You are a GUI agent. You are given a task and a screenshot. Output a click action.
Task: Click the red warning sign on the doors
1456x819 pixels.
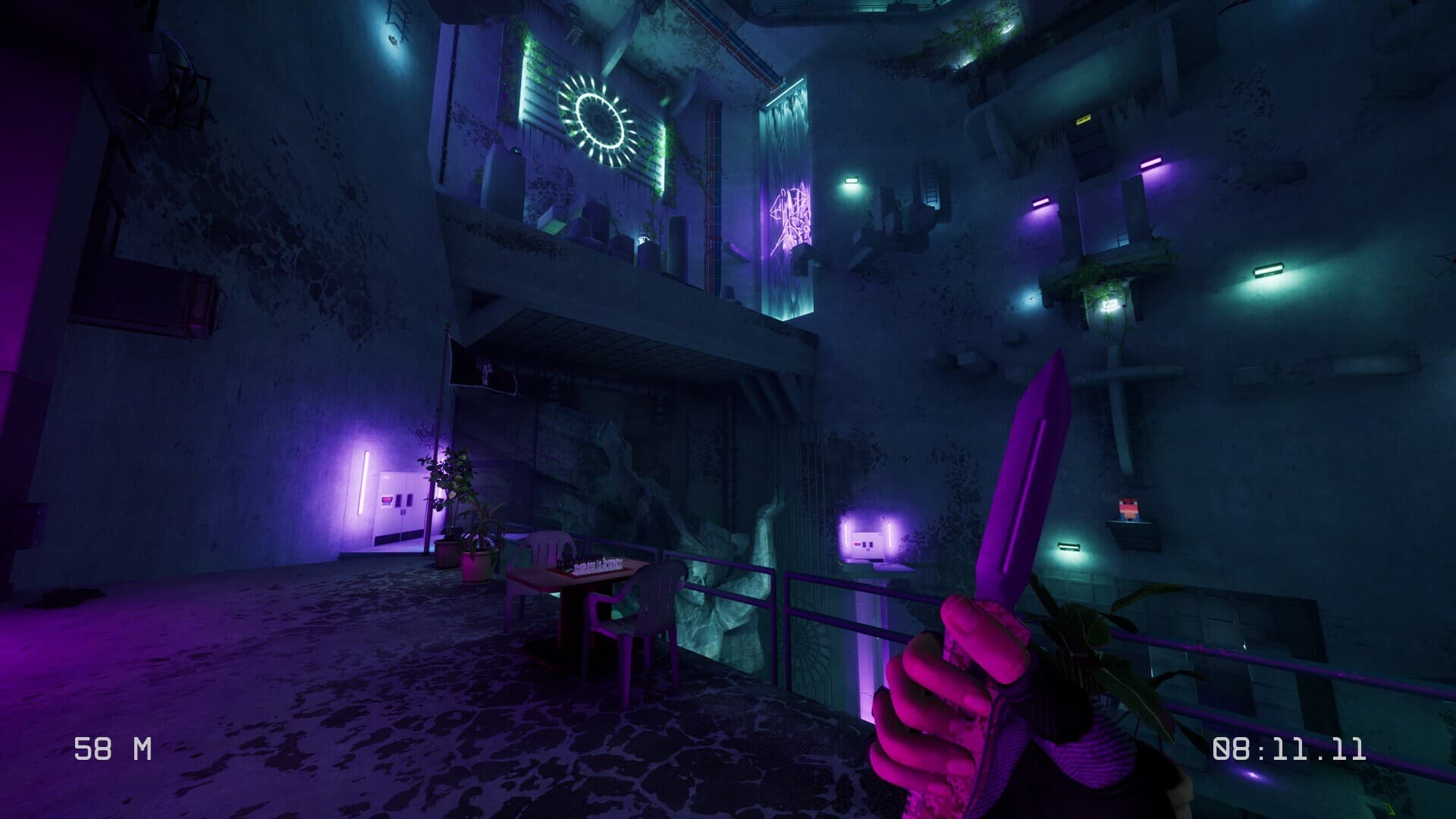[388, 499]
